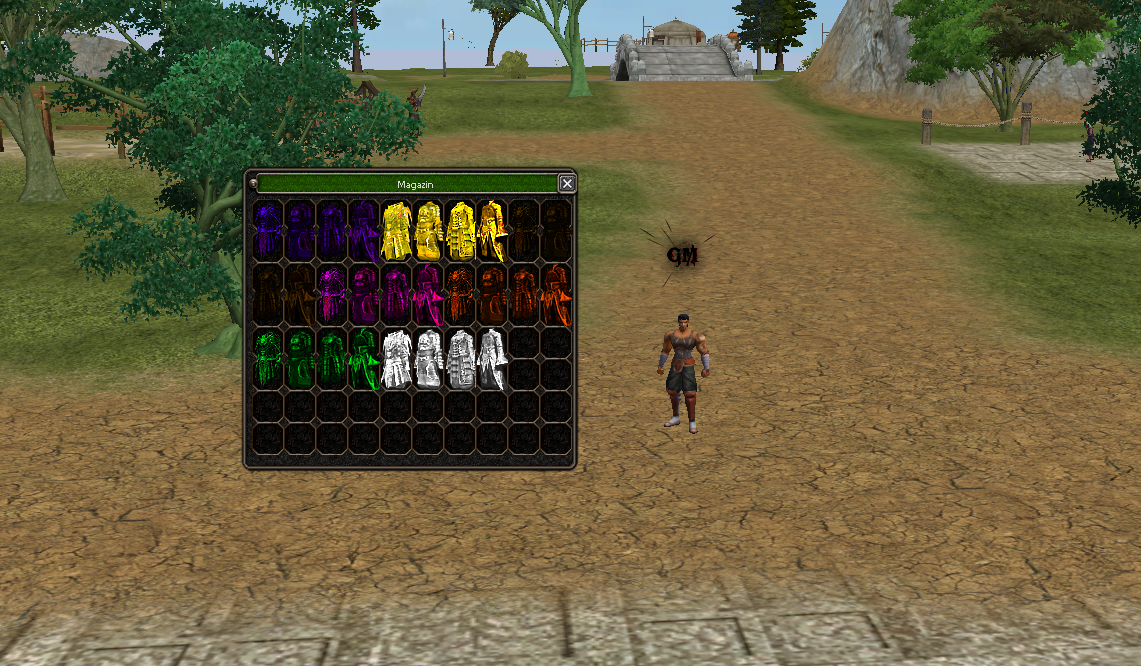This screenshot has width=1141, height=666.
Task: Pick the first white armor
Action: tap(397, 359)
